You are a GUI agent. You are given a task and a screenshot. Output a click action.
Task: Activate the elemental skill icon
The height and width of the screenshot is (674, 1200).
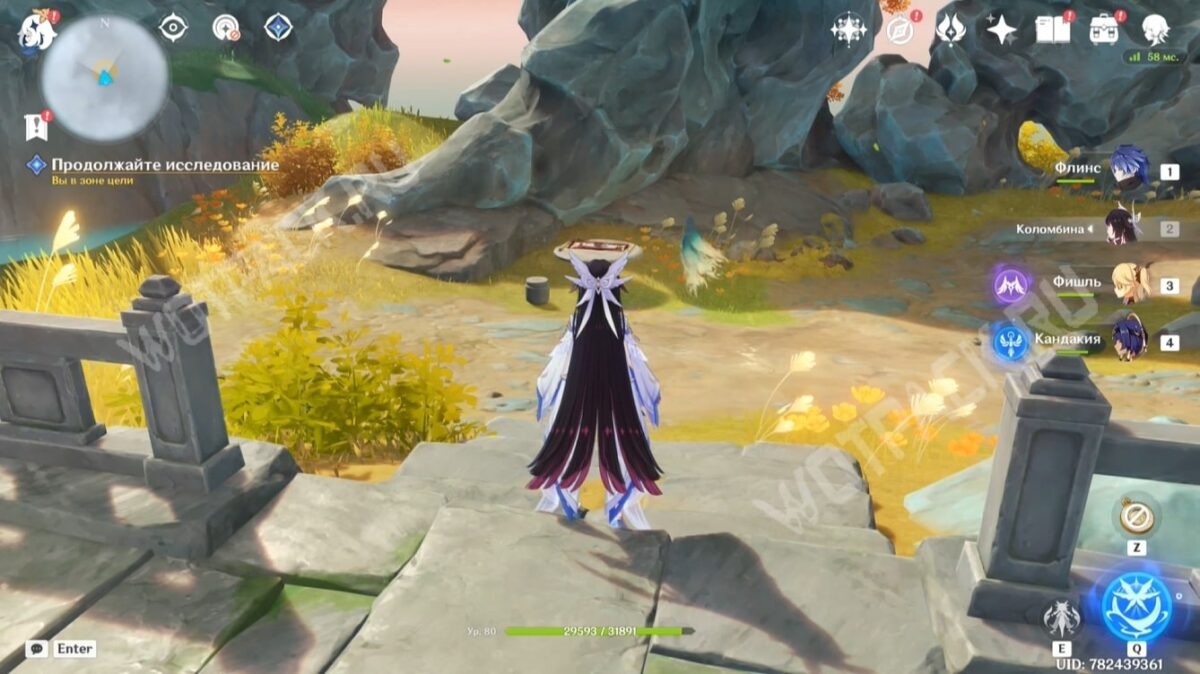point(1061,618)
